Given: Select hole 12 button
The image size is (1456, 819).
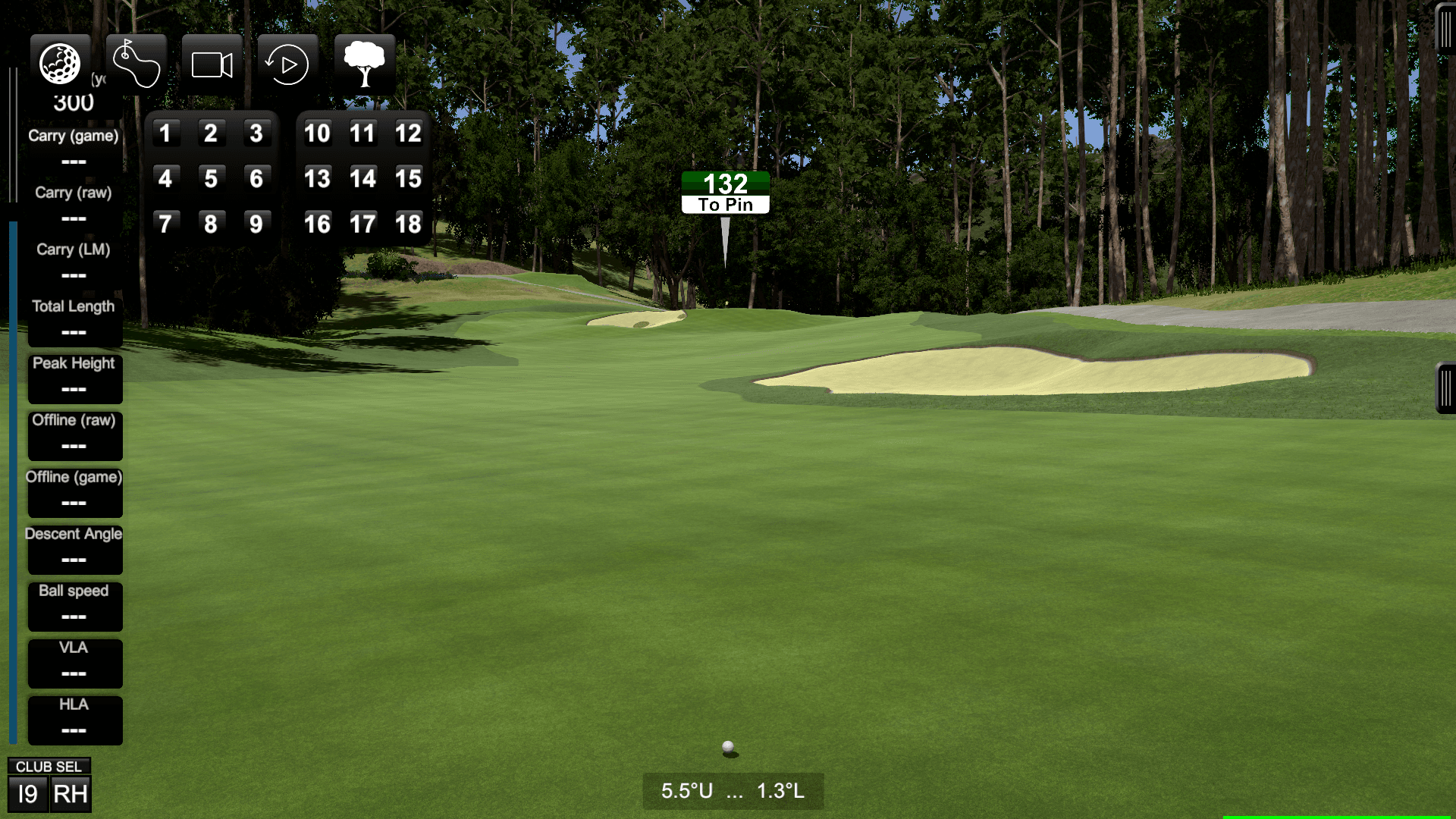Looking at the screenshot, I should [409, 133].
